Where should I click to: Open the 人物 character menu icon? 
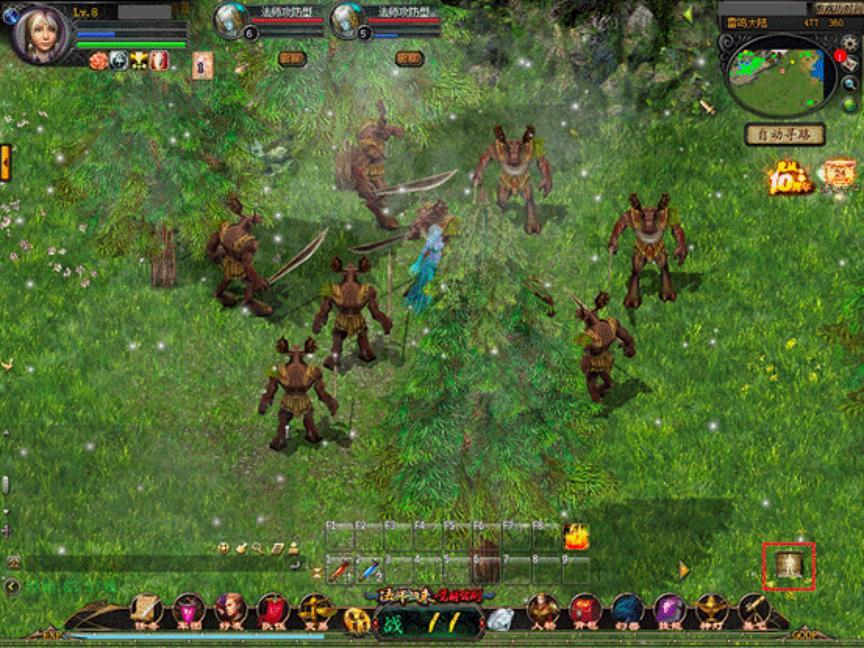(543, 608)
